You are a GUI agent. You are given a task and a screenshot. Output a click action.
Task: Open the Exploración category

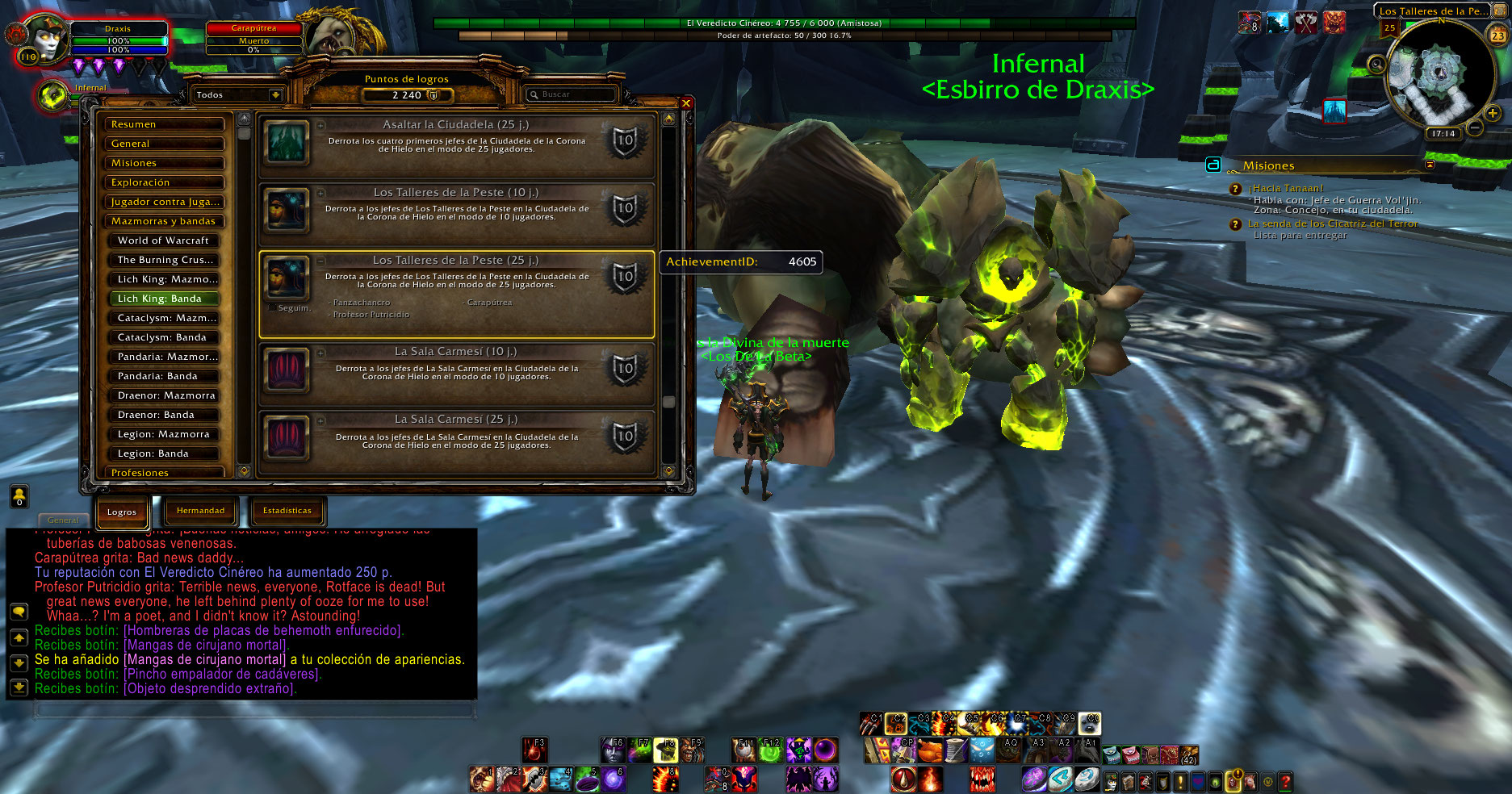coord(164,182)
